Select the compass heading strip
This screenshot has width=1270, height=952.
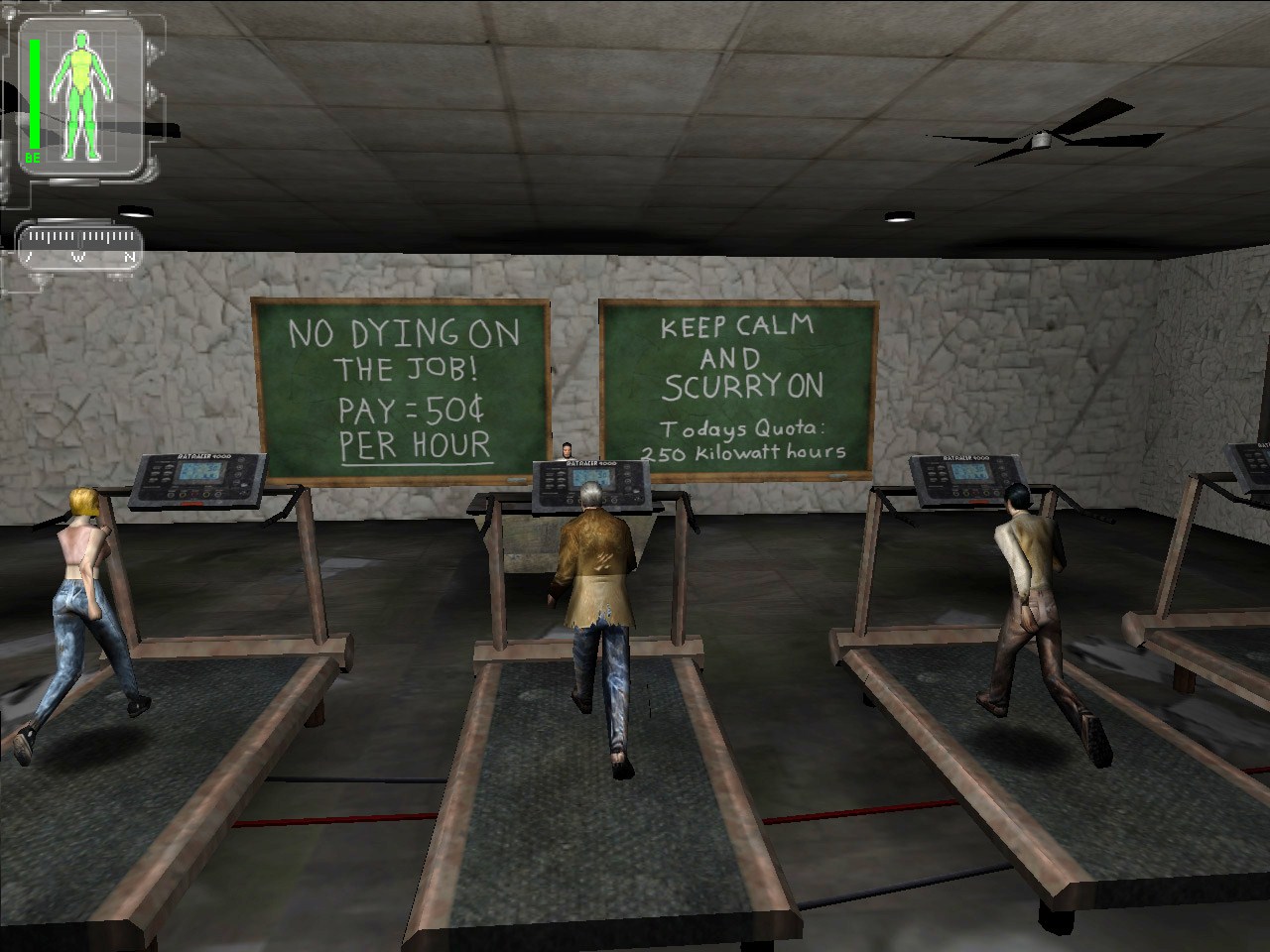pos(80,244)
